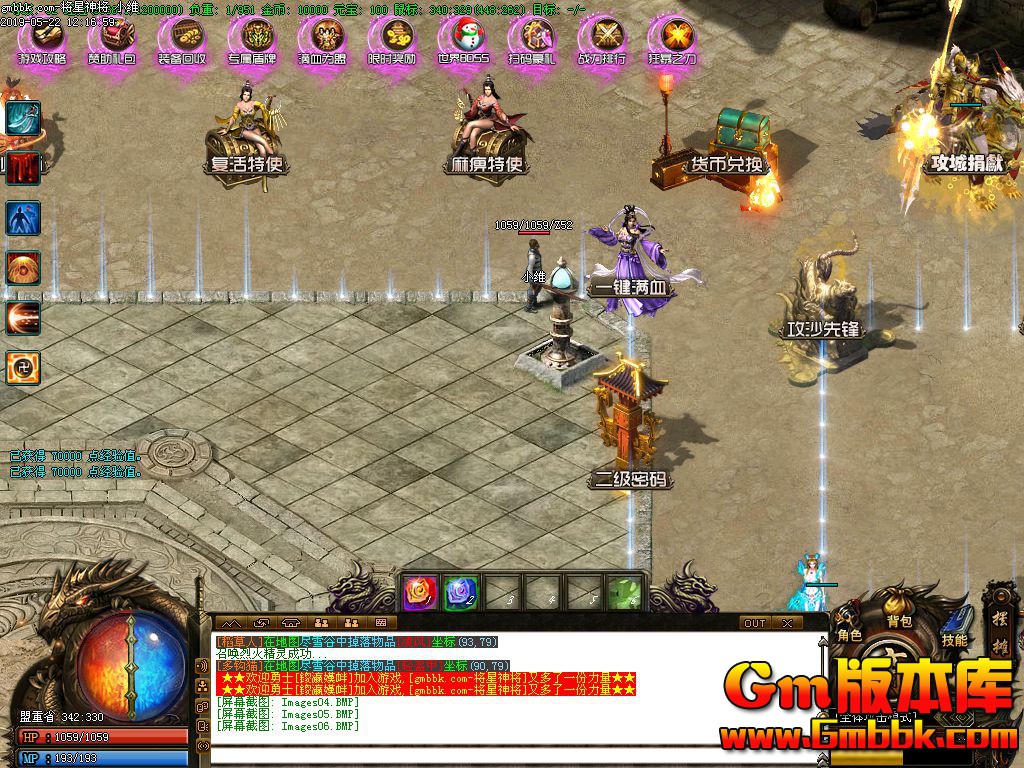
Task: Activate the cyan sword slash skill
Action: [23, 117]
